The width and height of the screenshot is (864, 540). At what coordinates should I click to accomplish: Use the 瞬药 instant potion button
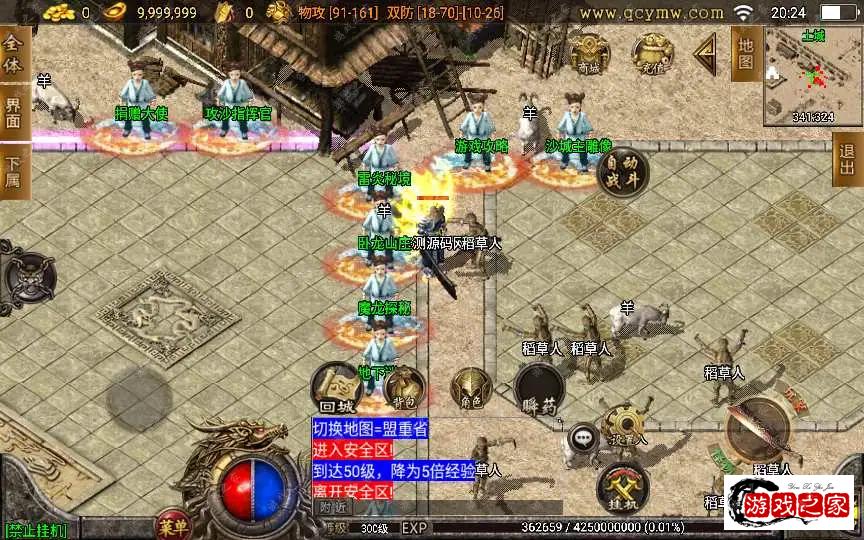pyautogui.click(x=540, y=388)
